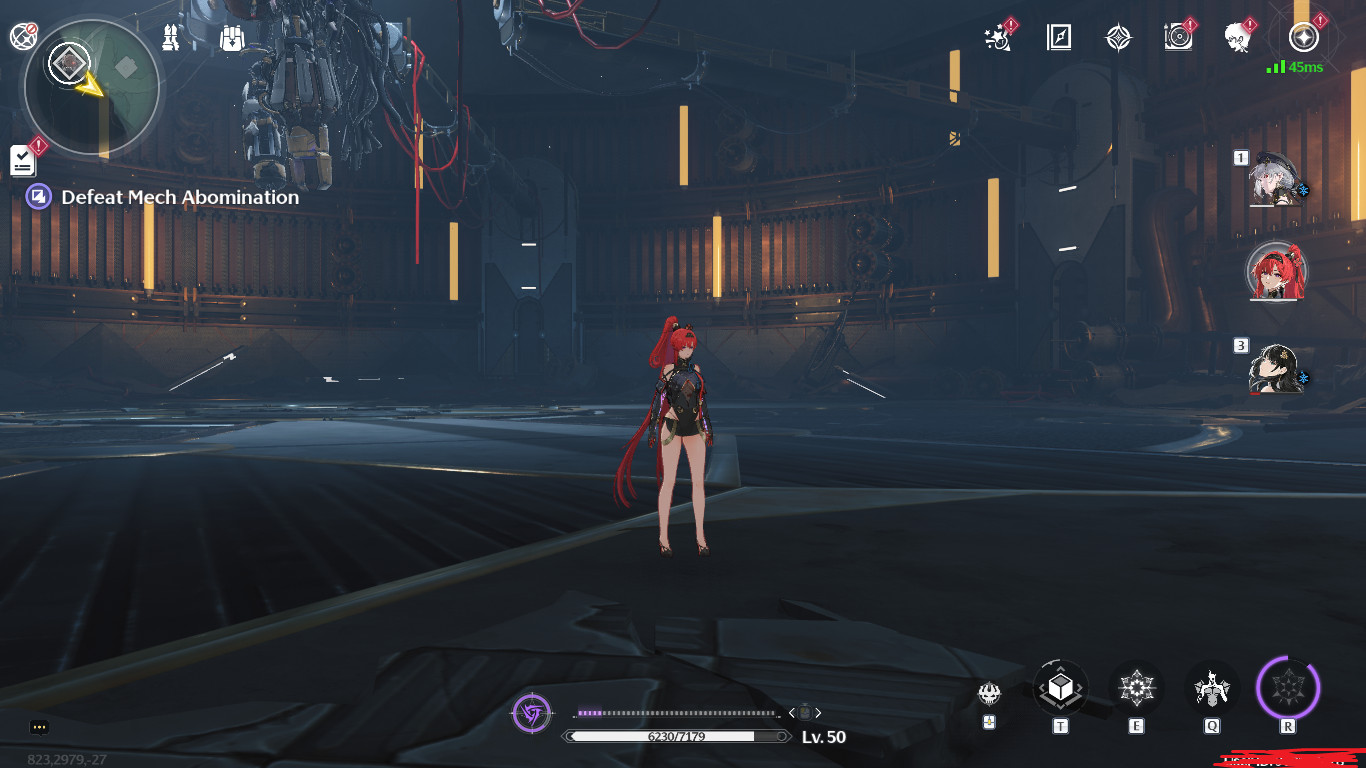Open the chat bubble icon
1366x768 pixels.
[x=39, y=727]
